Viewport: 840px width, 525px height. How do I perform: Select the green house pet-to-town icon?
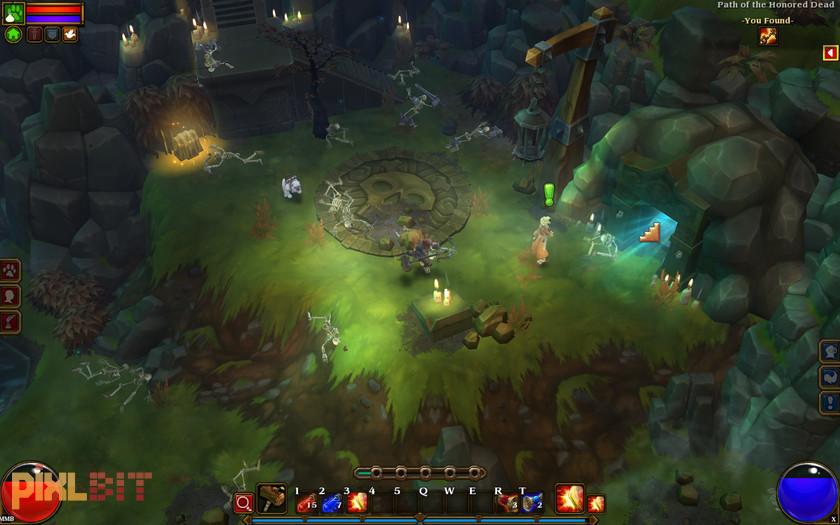pos(13,34)
